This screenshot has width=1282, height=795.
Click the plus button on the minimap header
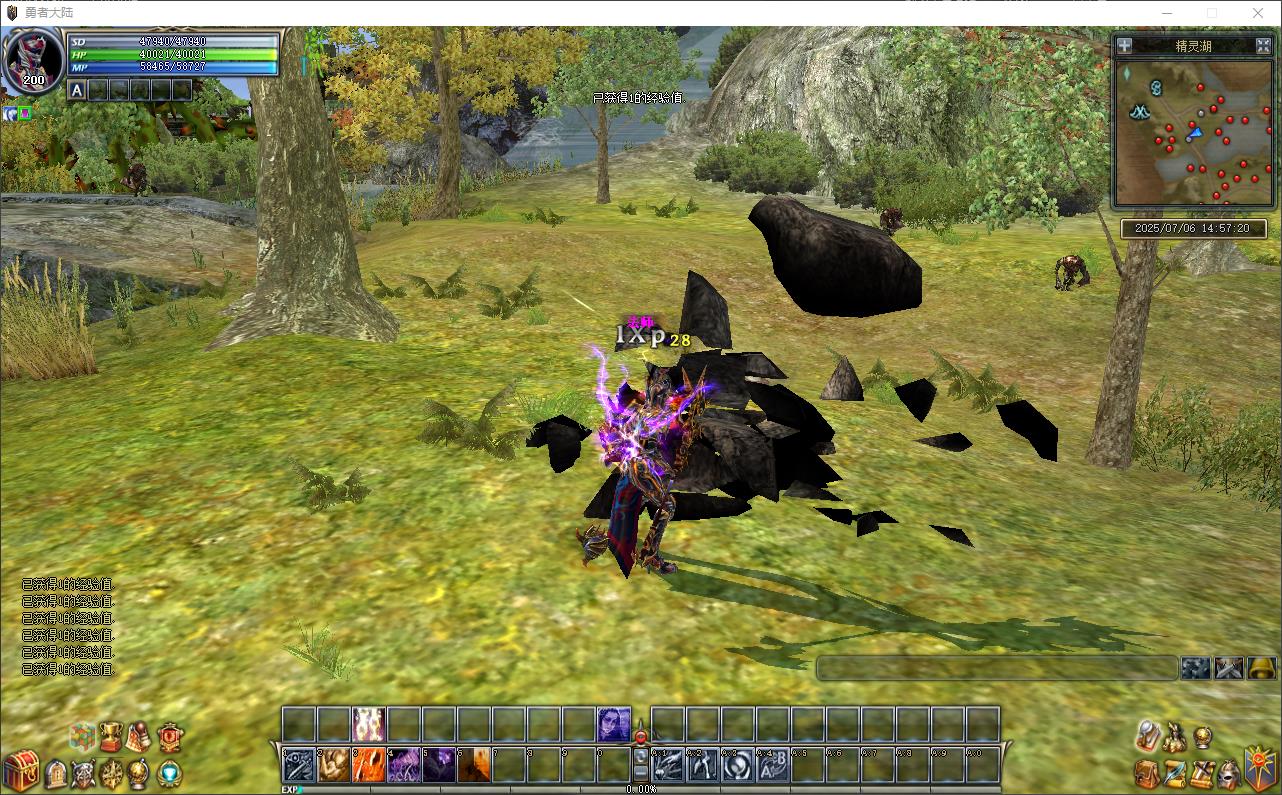pos(1125,45)
